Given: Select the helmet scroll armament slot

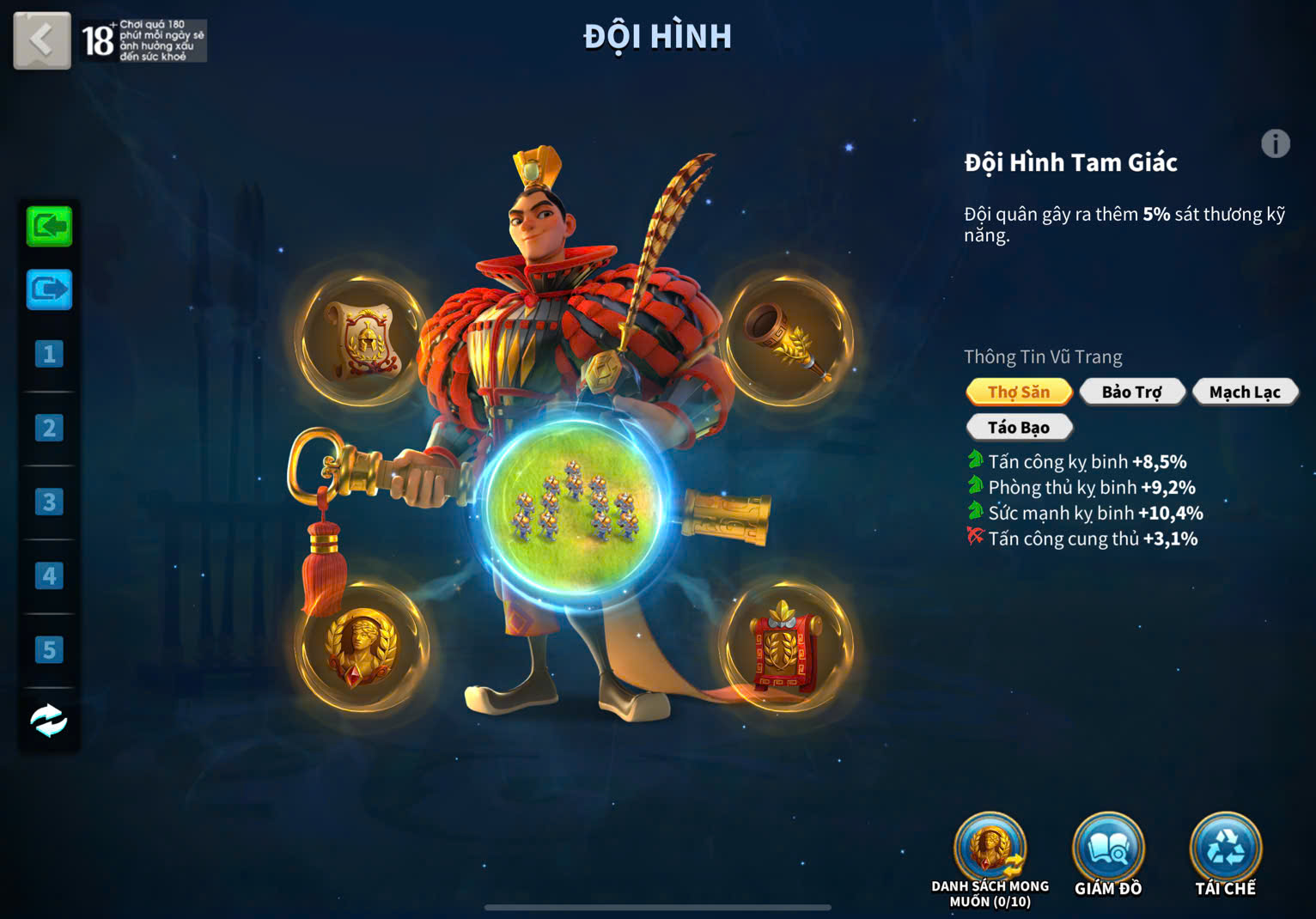Looking at the screenshot, I should pyautogui.click(x=362, y=340).
